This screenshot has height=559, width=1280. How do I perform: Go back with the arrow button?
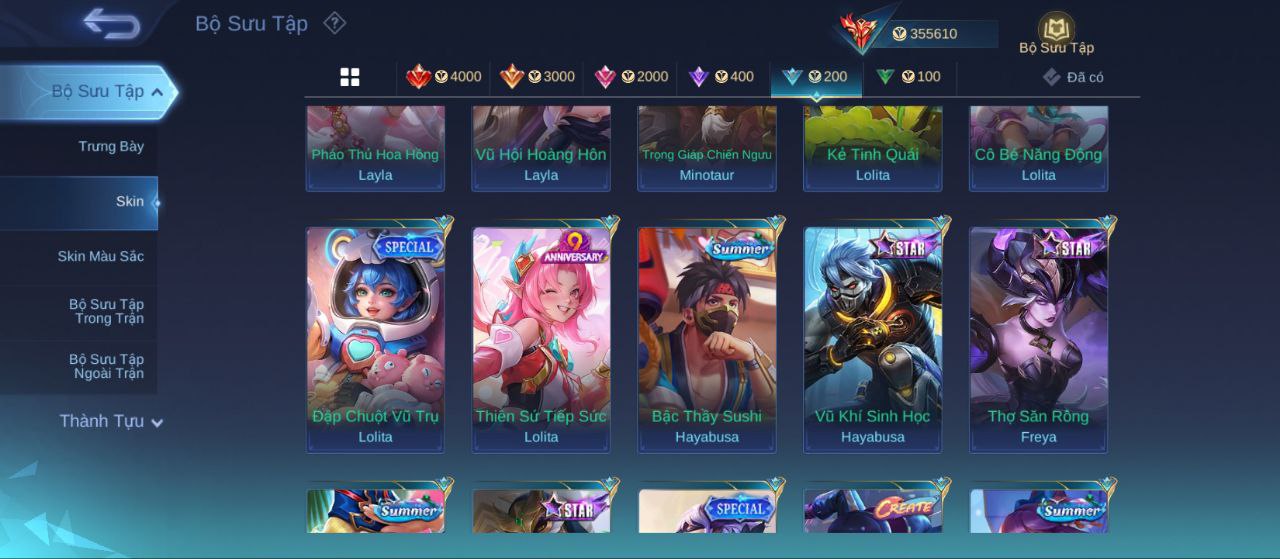click(111, 24)
